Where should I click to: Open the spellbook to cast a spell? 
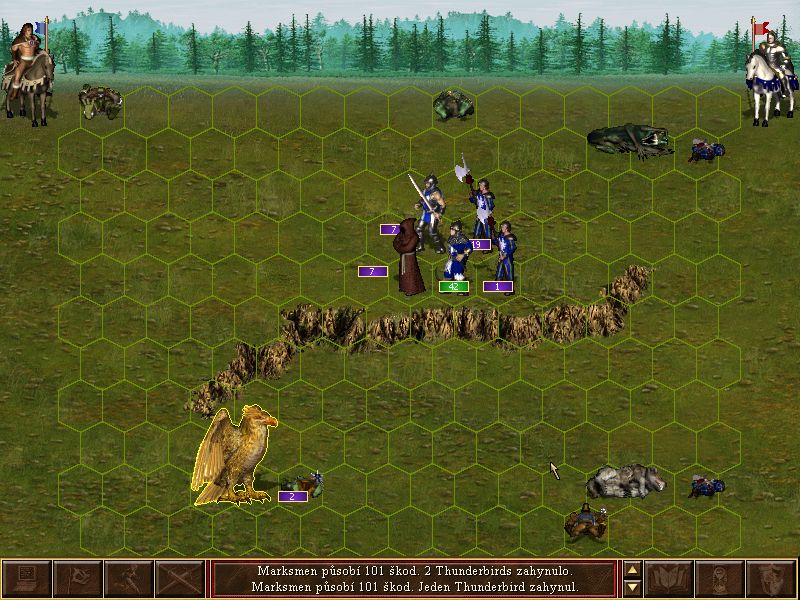click(x=669, y=578)
